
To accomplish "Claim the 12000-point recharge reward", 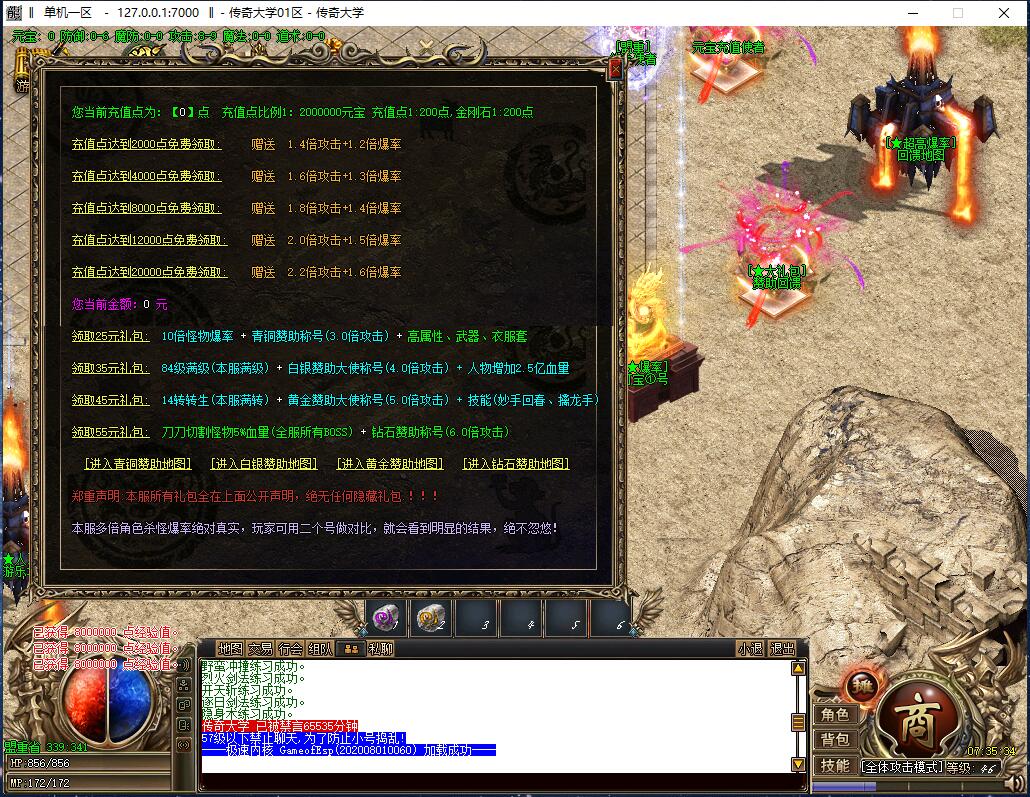I will [149, 240].
